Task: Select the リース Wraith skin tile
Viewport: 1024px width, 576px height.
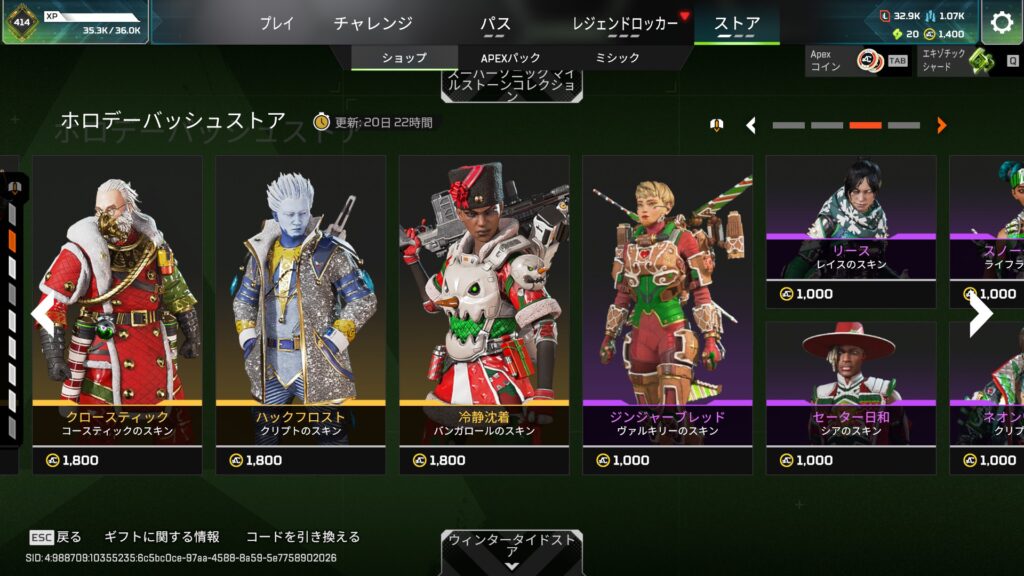Action: tap(851, 230)
